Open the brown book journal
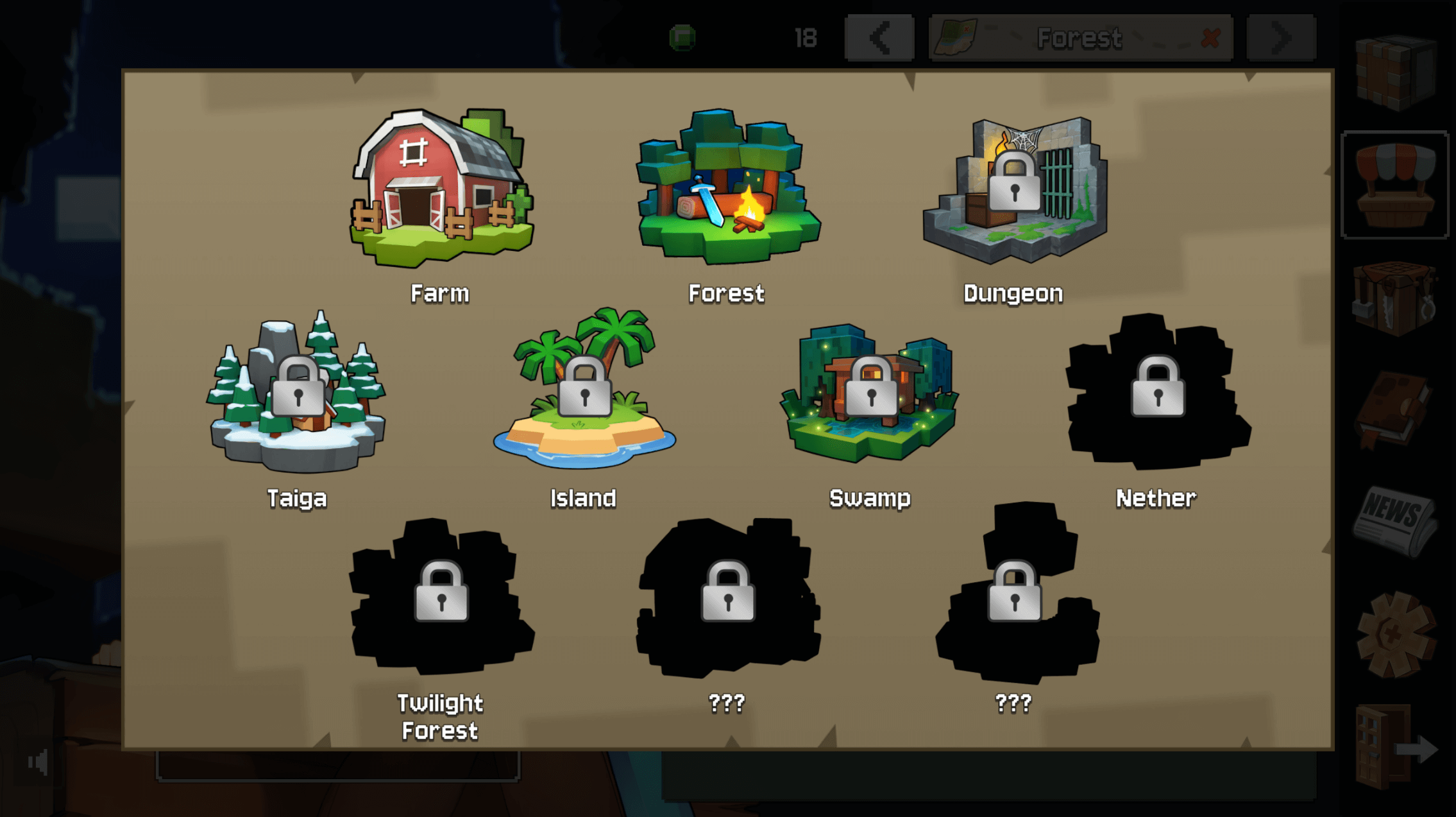1456x817 pixels. 1394,409
